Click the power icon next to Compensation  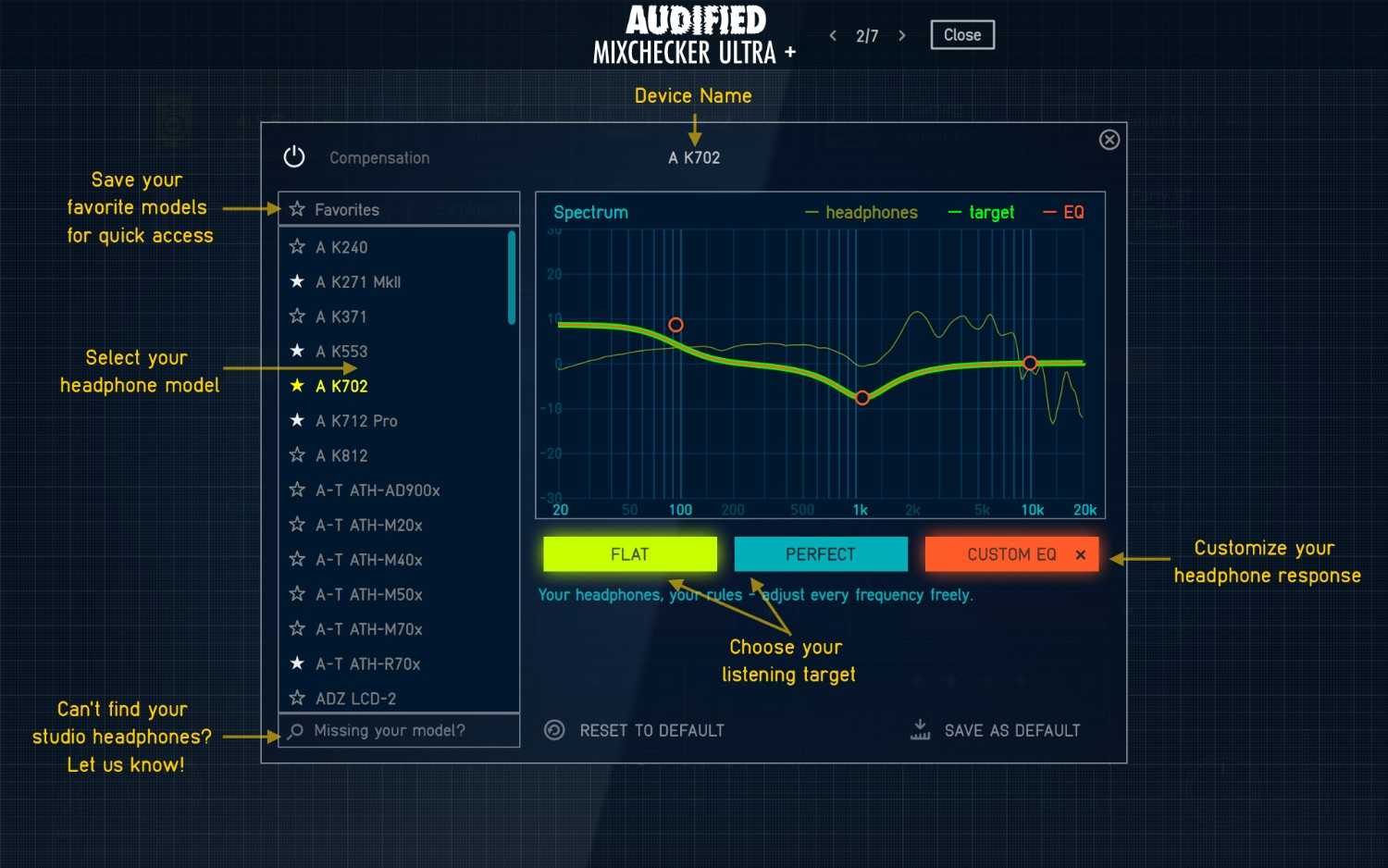coord(294,156)
